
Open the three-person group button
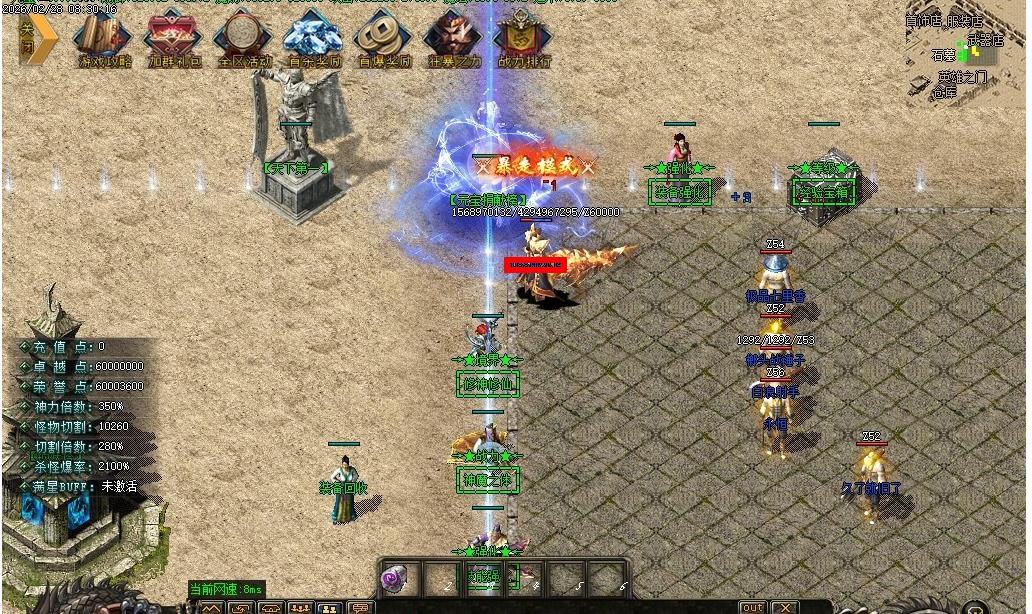click(x=300, y=607)
